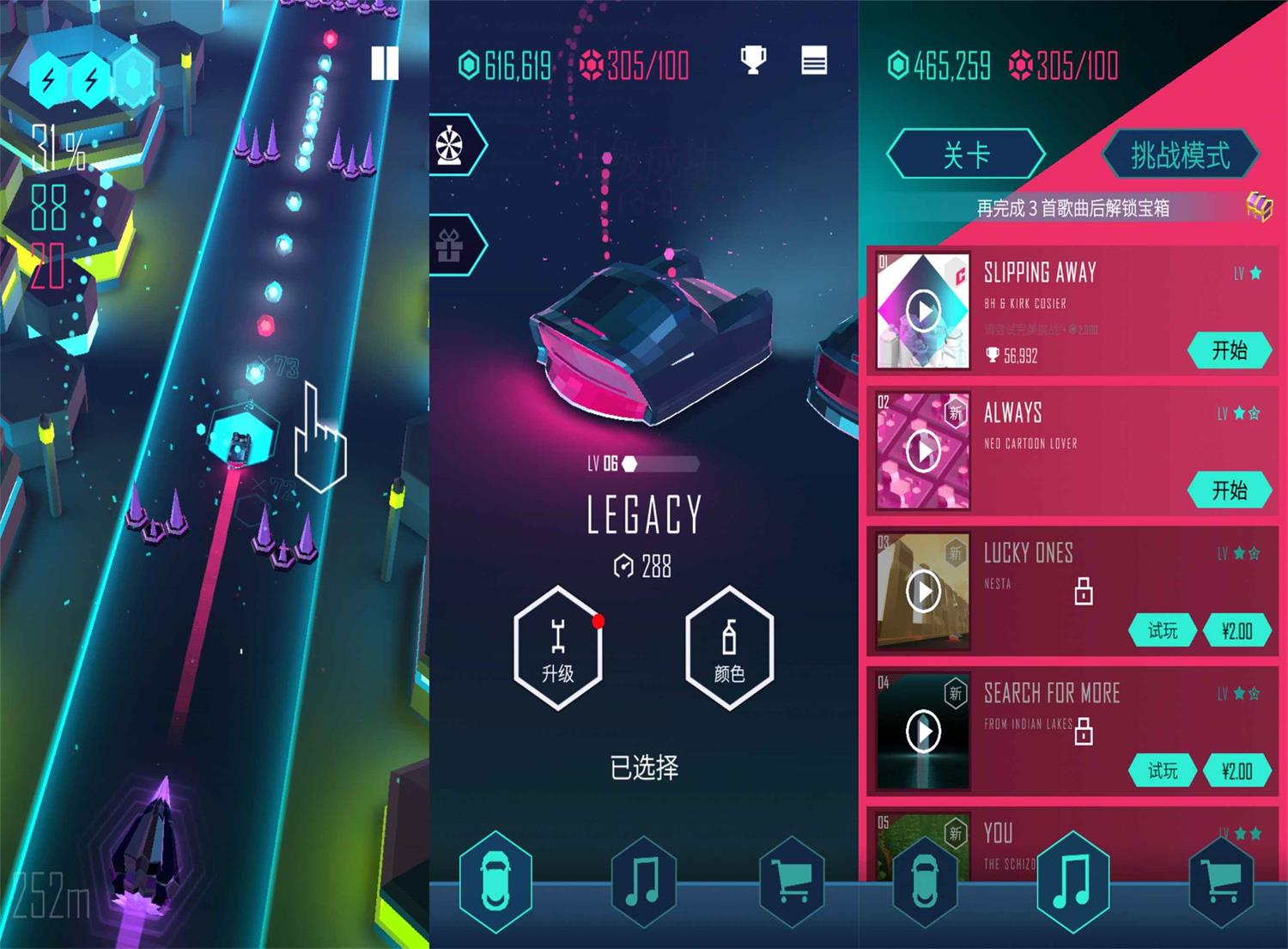Buy Lucky Ones for ¥2.00
The height and width of the screenshot is (949, 1288).
point(1236,631)
